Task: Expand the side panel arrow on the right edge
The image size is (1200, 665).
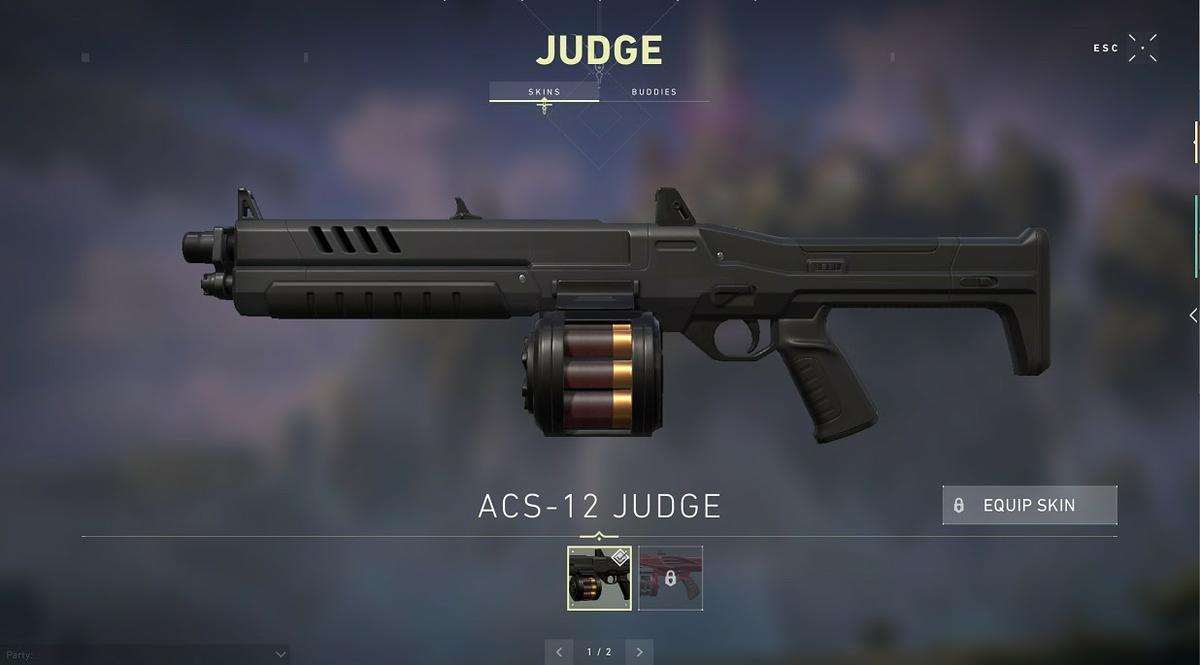Action: (x=1192, y=315)
